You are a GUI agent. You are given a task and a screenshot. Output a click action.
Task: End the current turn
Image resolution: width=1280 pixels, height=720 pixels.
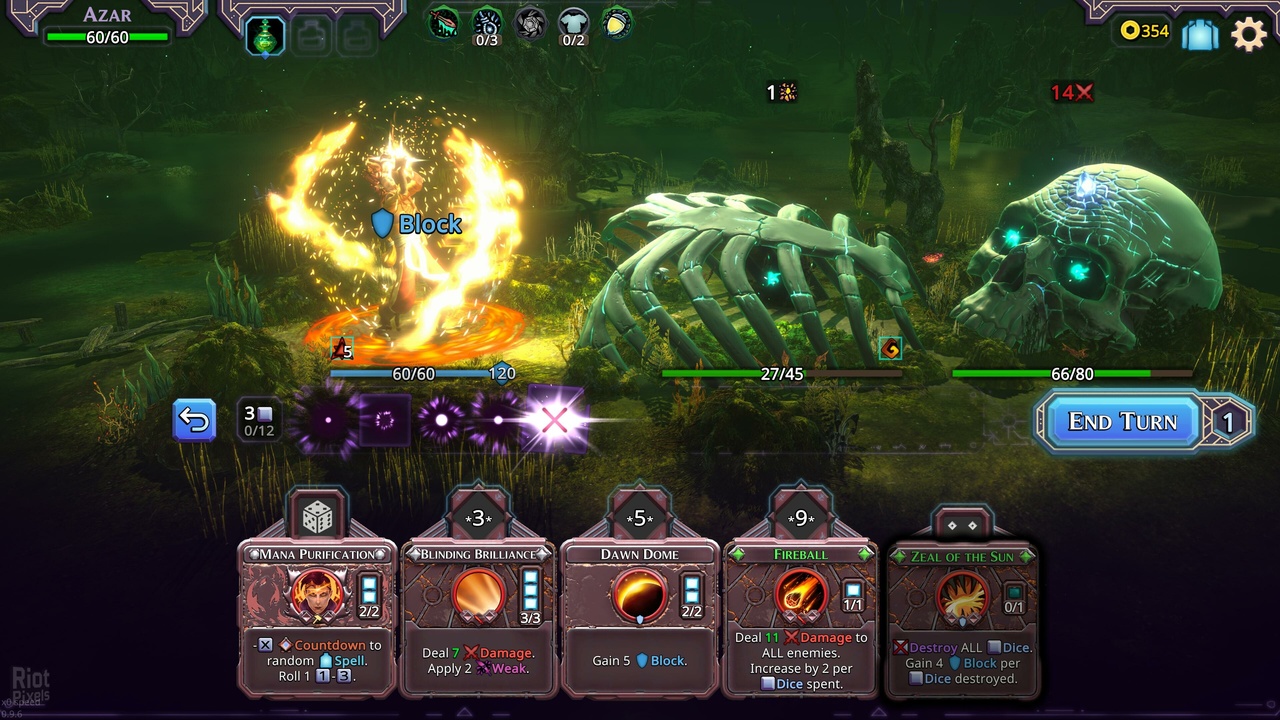tap(1121, 421)
